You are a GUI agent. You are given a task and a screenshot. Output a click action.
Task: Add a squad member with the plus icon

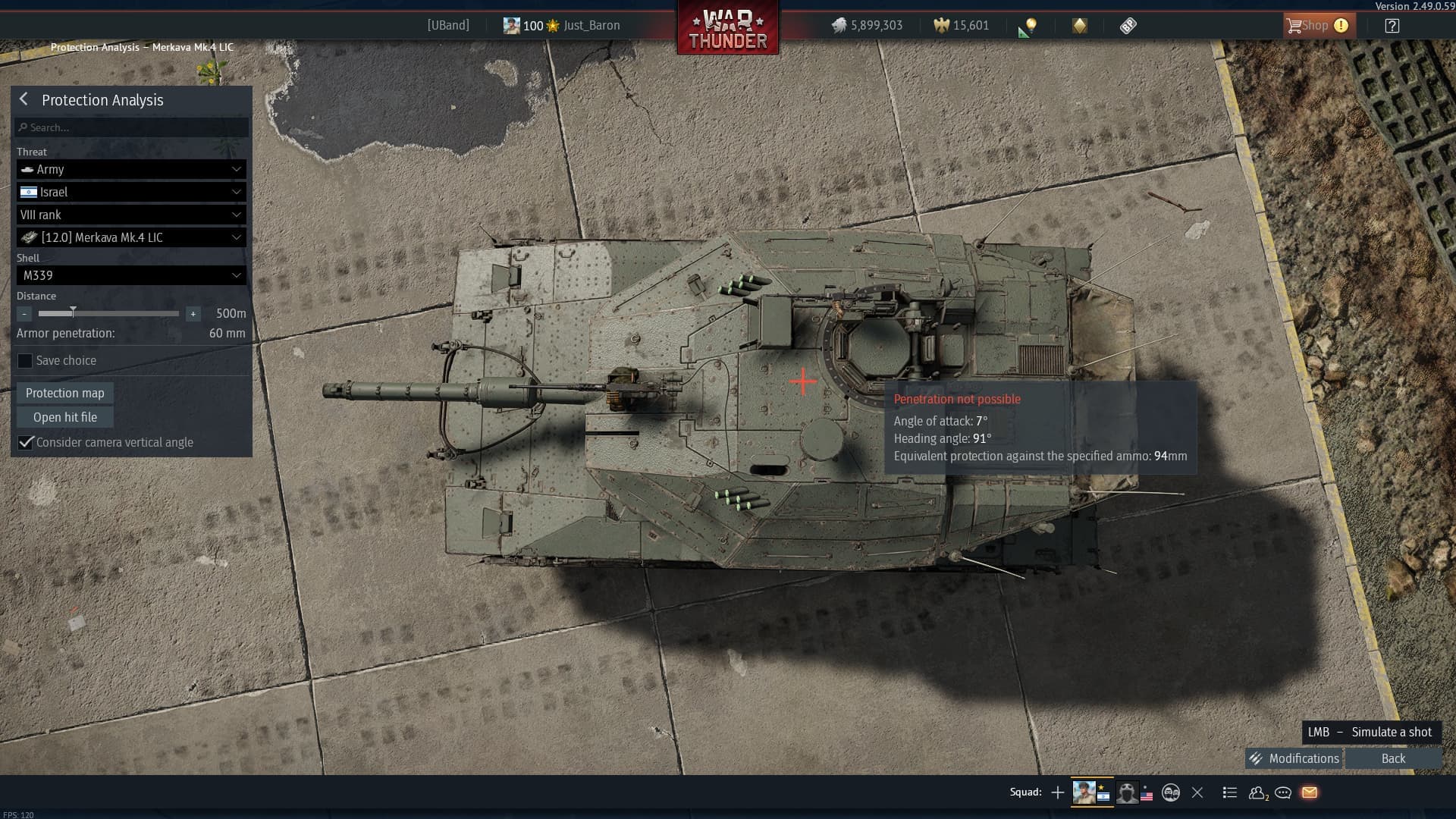[x=1058, y=792]
